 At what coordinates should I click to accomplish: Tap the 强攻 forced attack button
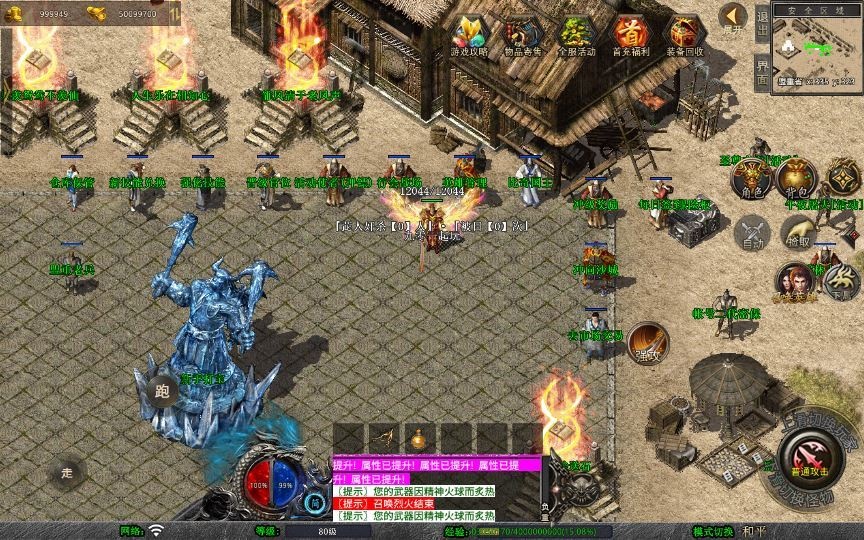(647, 342)
